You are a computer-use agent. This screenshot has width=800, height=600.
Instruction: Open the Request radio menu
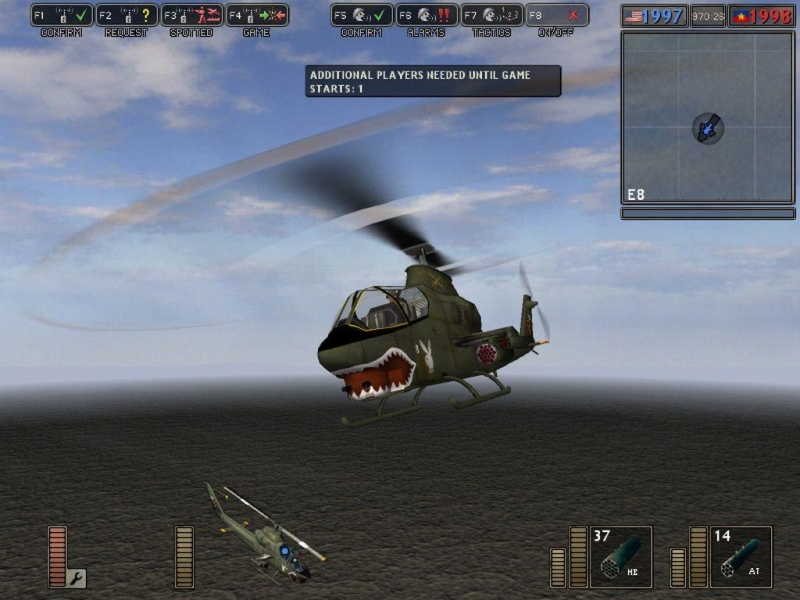coord(127,15)
